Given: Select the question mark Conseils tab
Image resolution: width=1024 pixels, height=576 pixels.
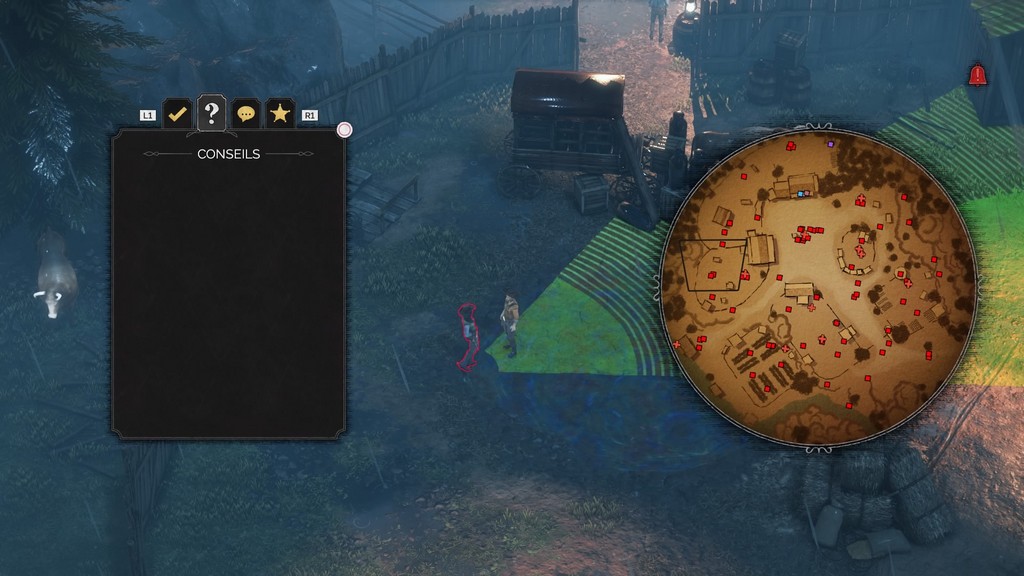Looking at the screenshot, I should click(211, 113).
